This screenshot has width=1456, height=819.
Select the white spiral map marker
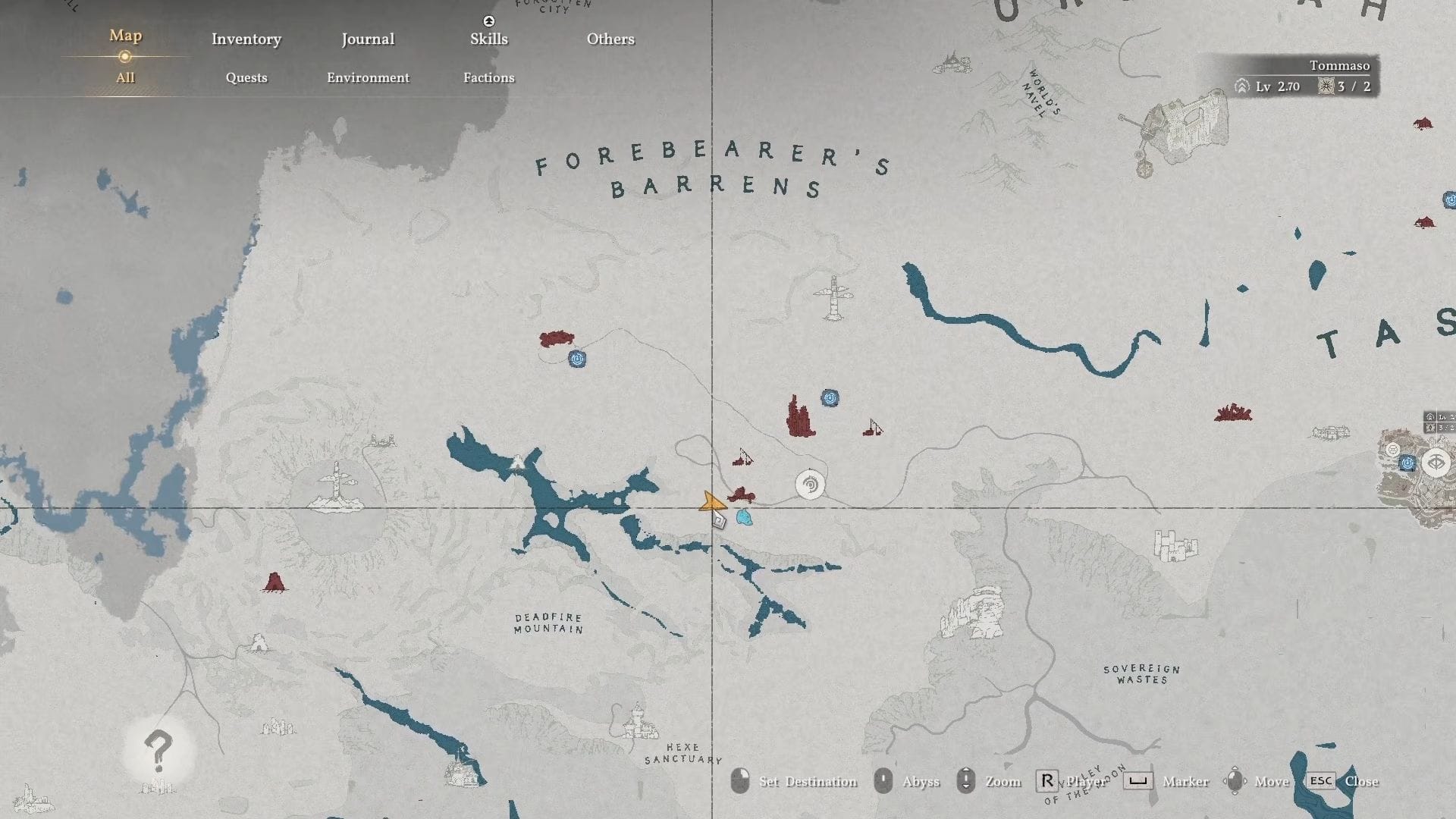810,485
